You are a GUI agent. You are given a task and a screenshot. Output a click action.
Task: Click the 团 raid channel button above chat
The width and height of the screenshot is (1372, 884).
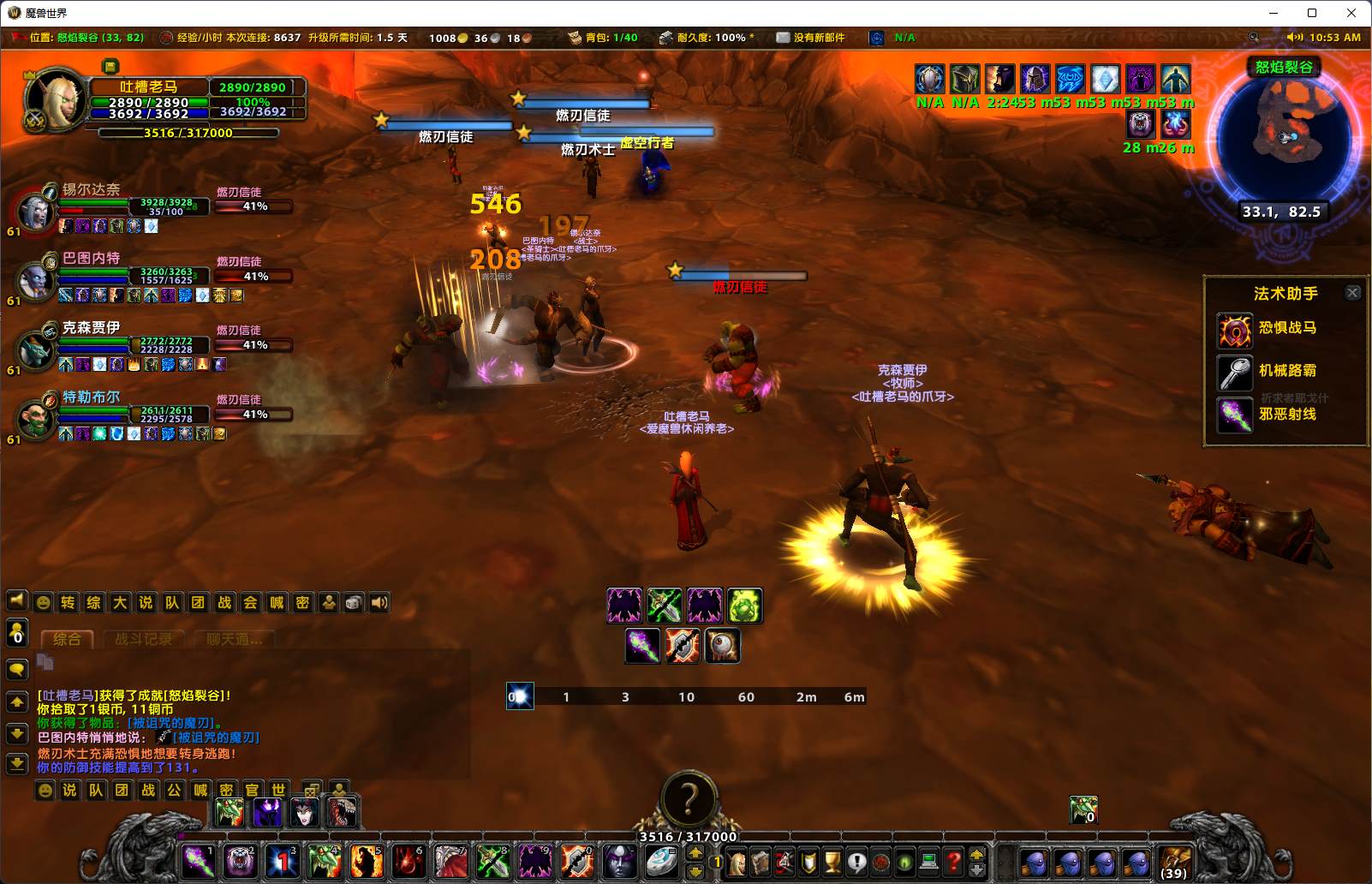coord(198,602)
